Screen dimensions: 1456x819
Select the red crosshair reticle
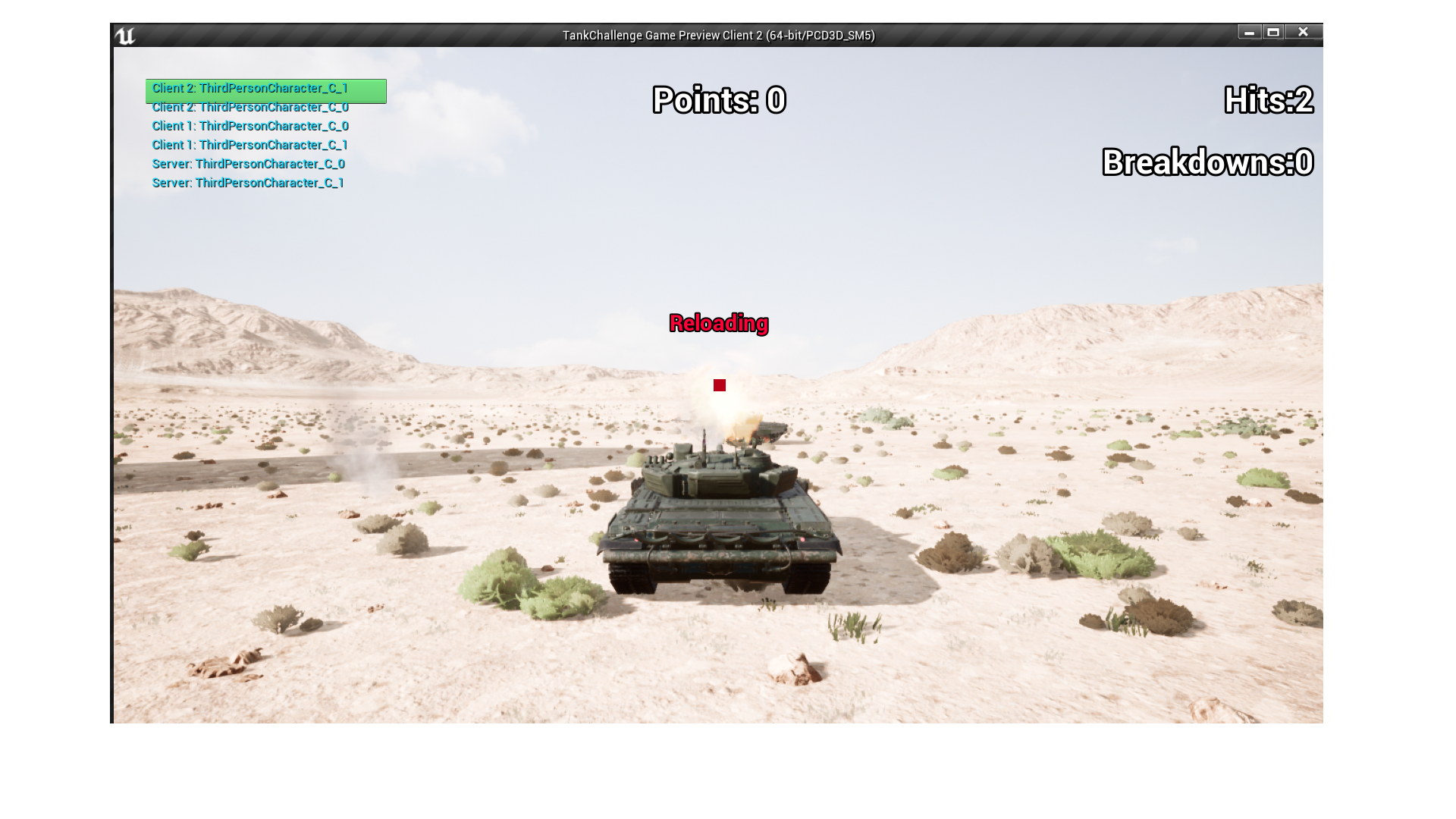point(719,385)
